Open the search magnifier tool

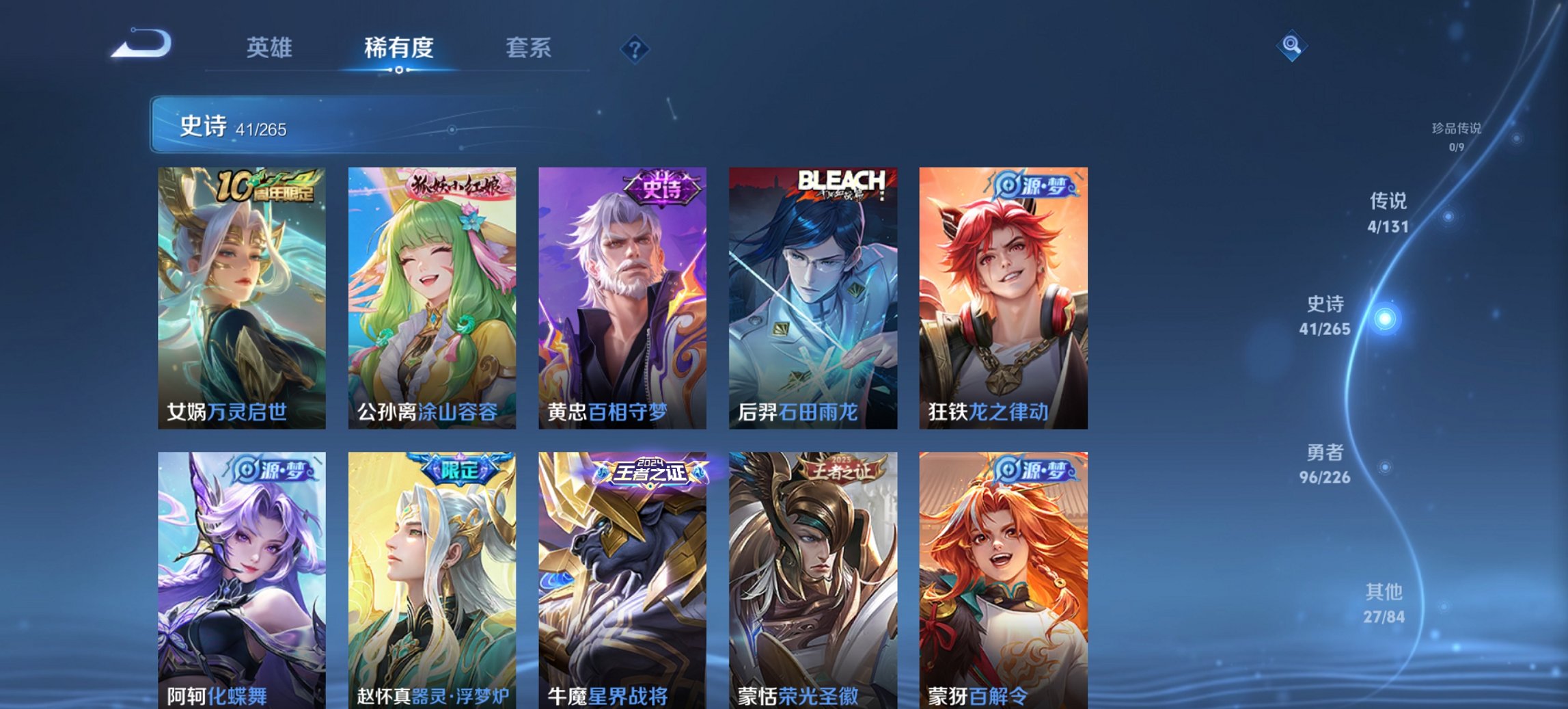click(x=1290, y=46)
